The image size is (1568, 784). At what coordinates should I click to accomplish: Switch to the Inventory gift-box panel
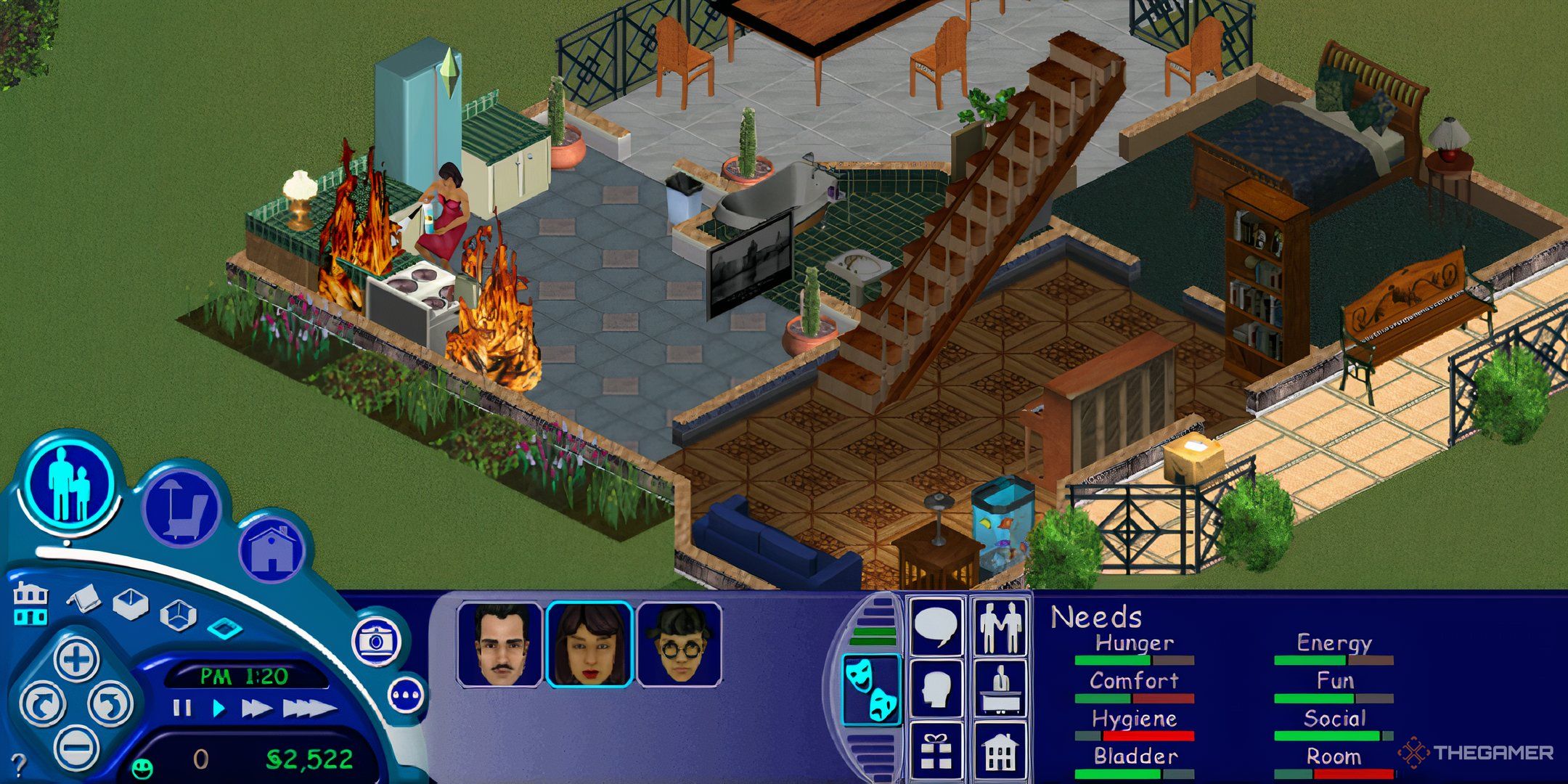tap(936, 751)
